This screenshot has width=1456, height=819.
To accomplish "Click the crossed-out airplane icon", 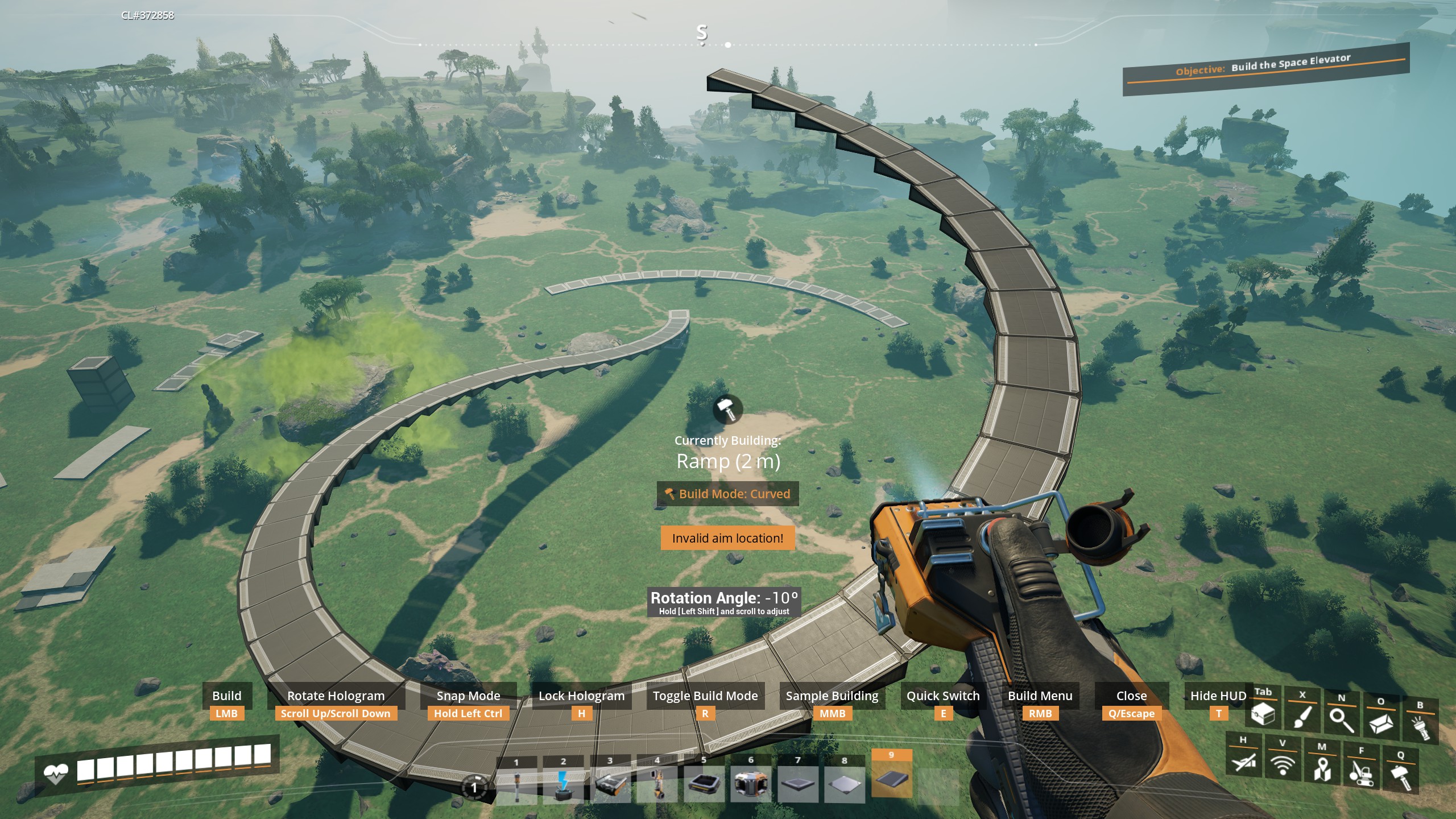I will pyautogui.click(x=1243, y=761).
